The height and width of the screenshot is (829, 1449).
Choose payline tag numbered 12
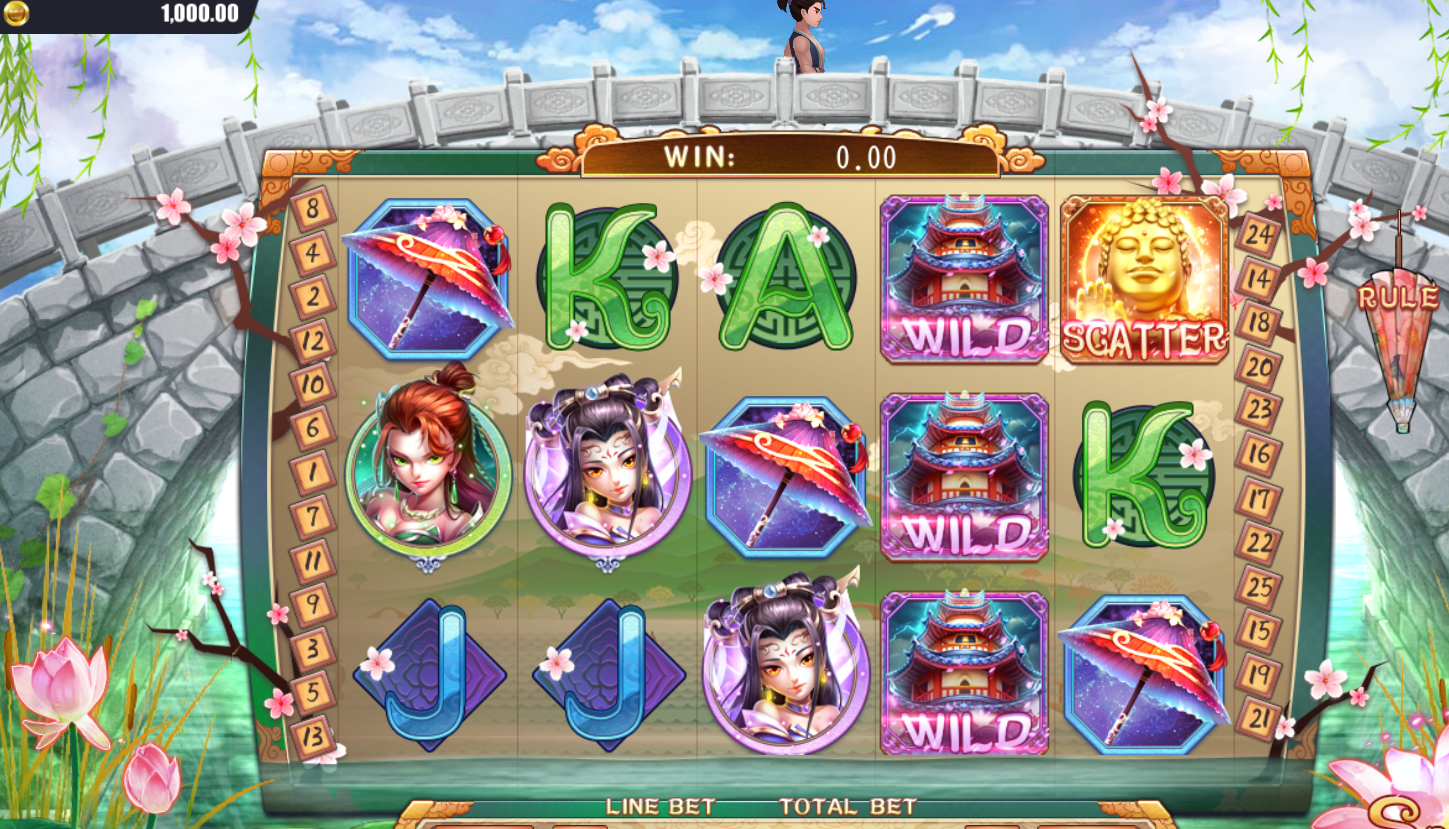coord(313,341)
